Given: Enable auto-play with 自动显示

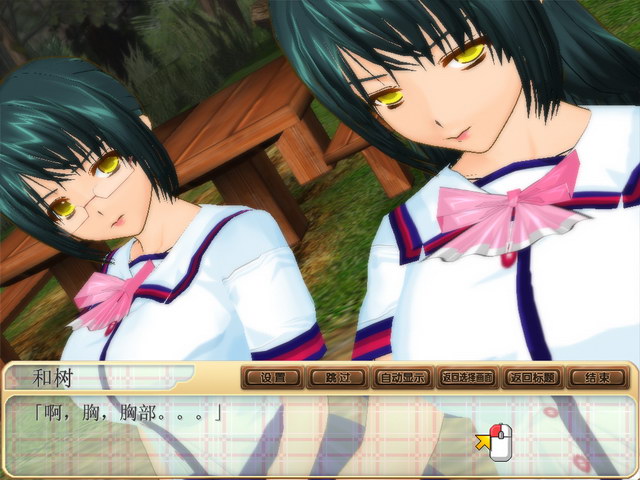Looking at the screenshot, I should pyautogui.click(x=402, y=378).
